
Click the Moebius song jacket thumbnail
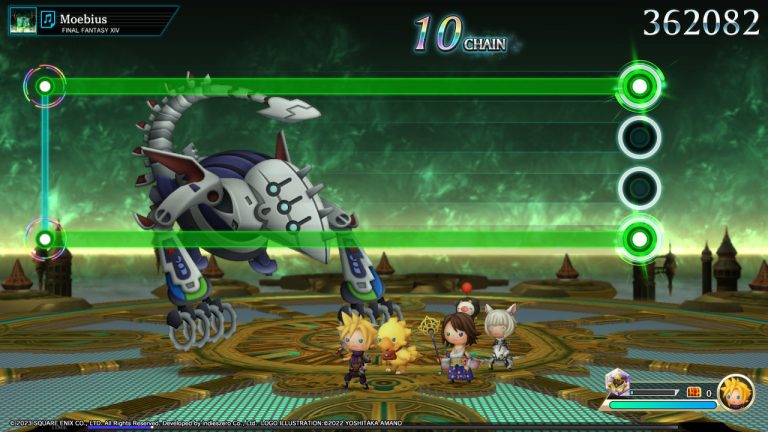22,20
